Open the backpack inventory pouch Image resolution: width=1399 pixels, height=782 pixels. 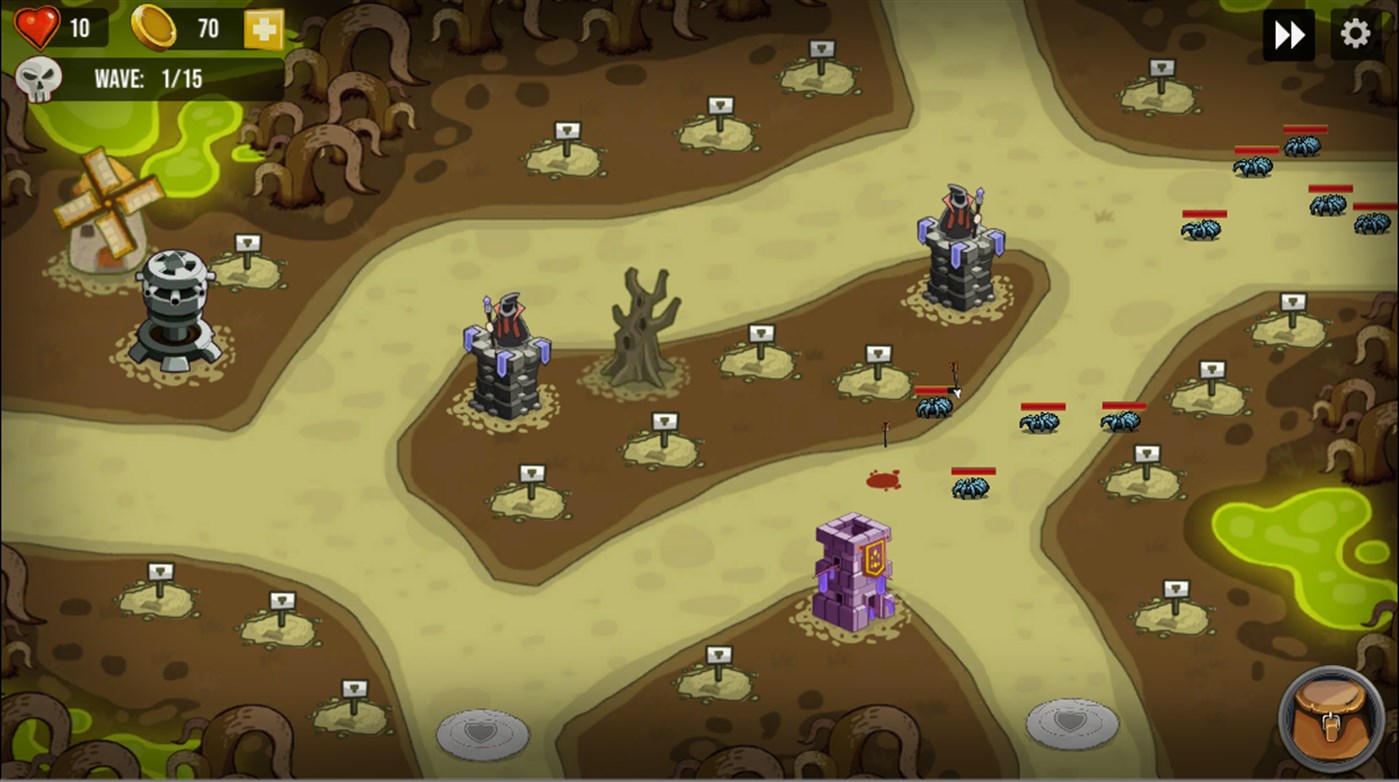tap(1333, 721)
